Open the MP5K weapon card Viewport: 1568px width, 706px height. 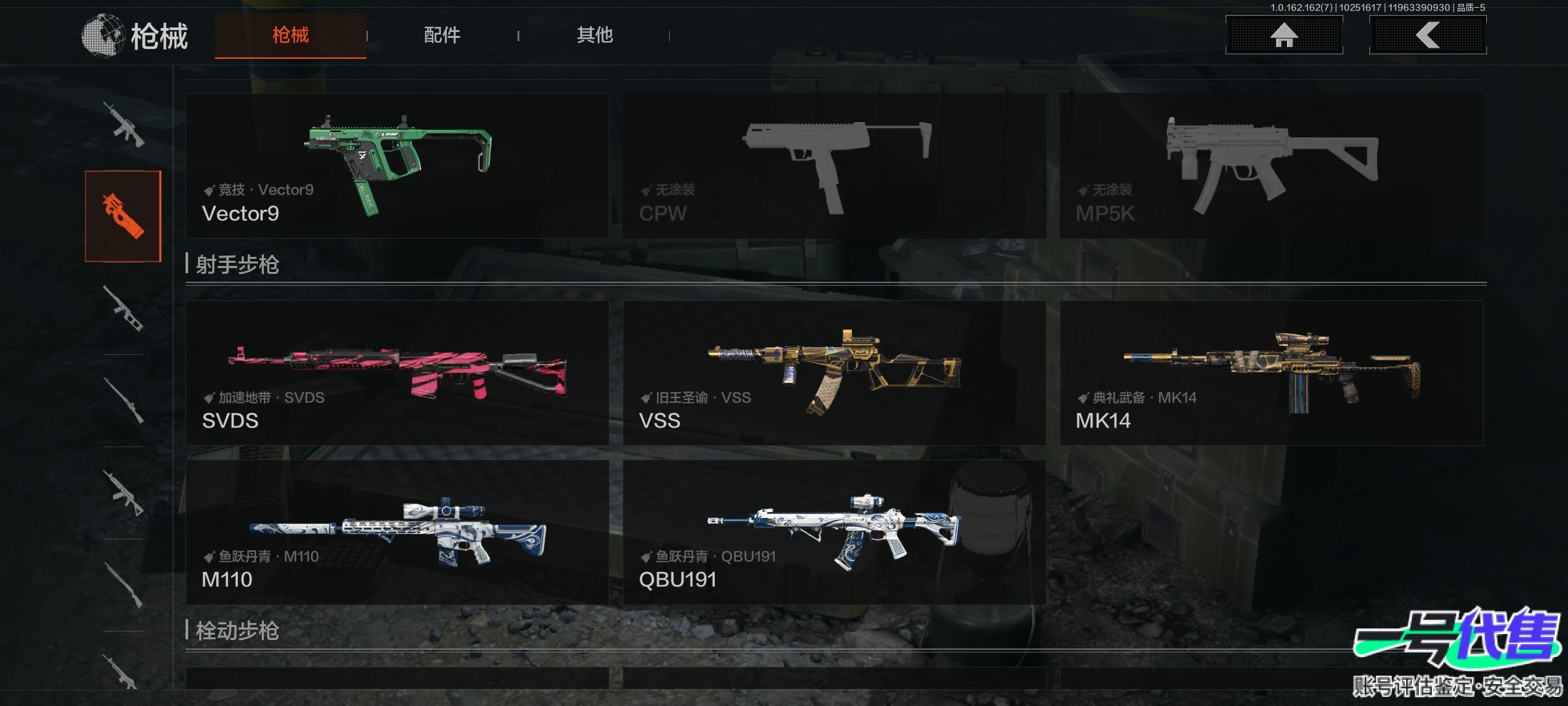click(x=1271, y=165)
